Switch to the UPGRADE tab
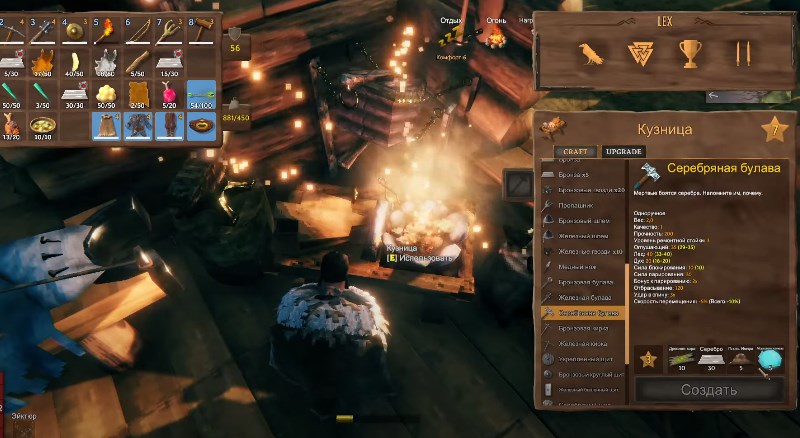The height and width of the screenshot is (438, 800). click(625, 151)
